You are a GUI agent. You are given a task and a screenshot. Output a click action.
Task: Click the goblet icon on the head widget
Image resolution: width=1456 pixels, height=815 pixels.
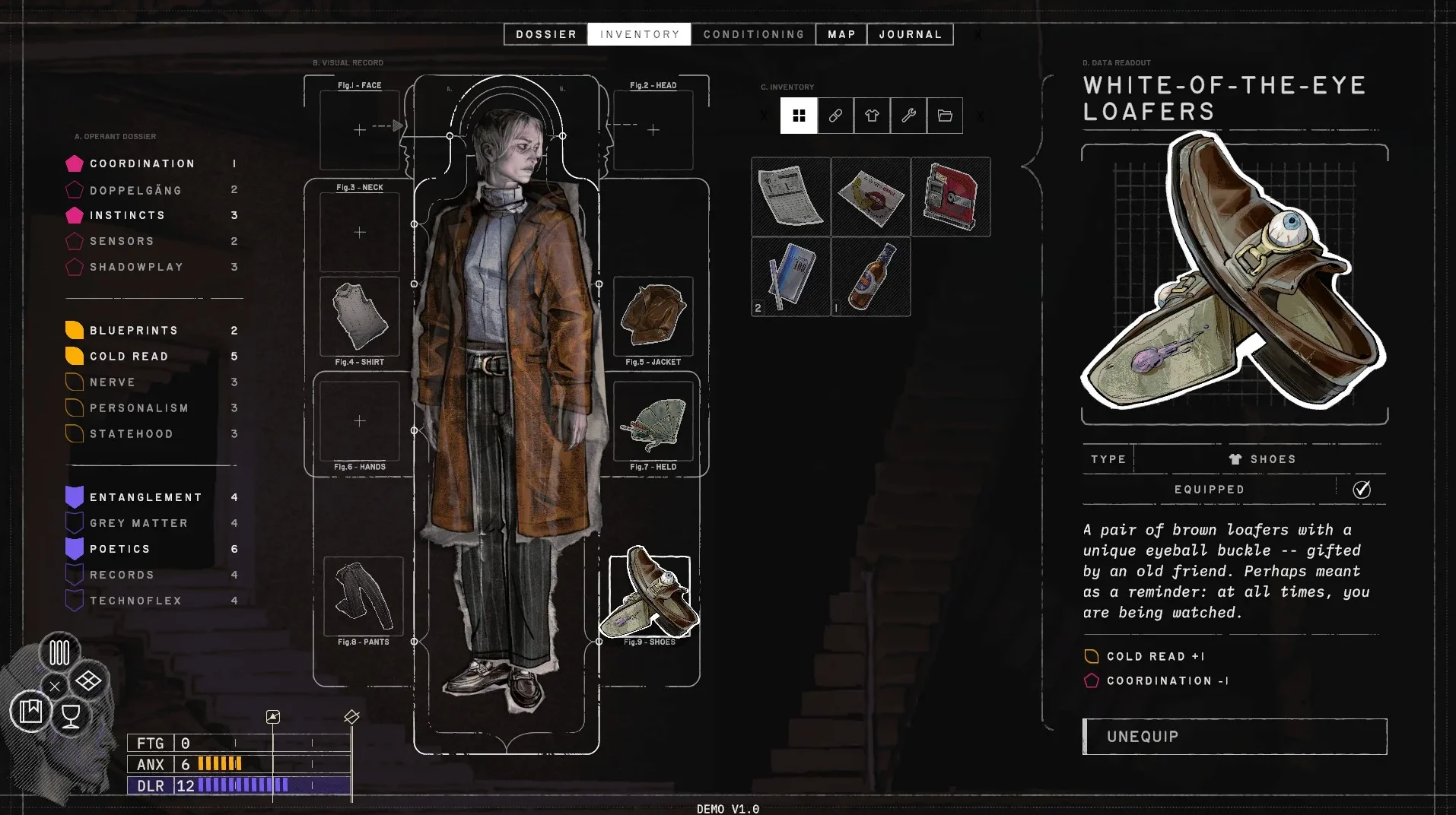coord(71,715)
